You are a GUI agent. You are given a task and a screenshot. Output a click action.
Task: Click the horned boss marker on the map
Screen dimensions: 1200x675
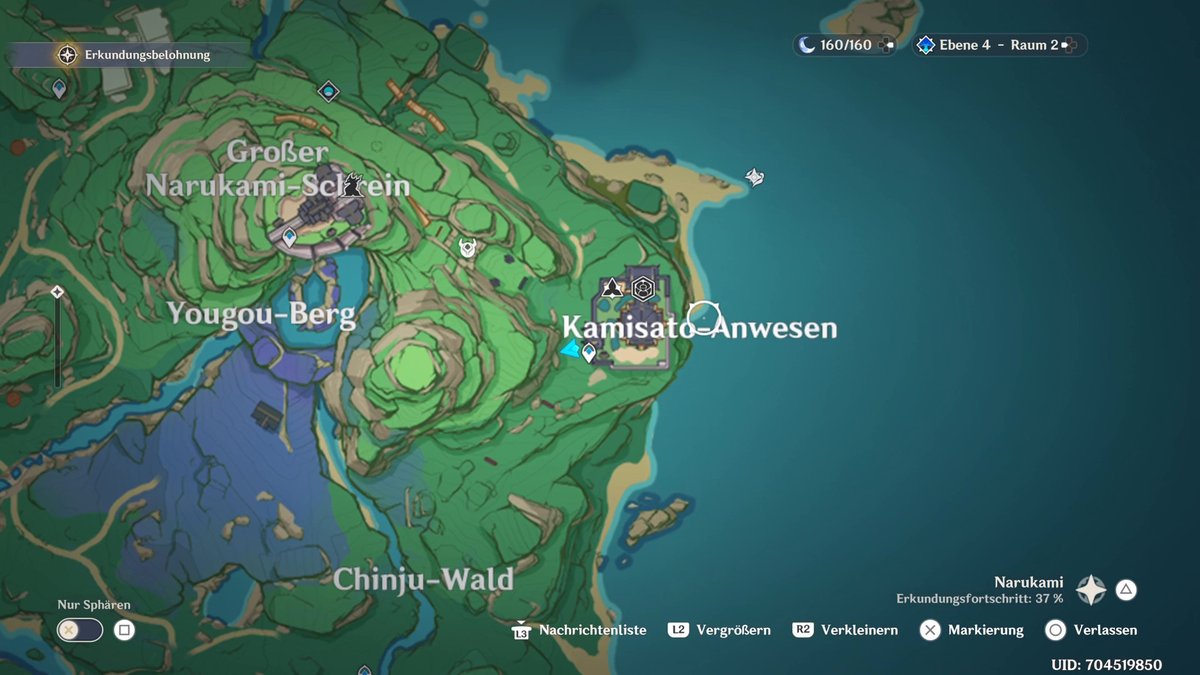[467, 247]
